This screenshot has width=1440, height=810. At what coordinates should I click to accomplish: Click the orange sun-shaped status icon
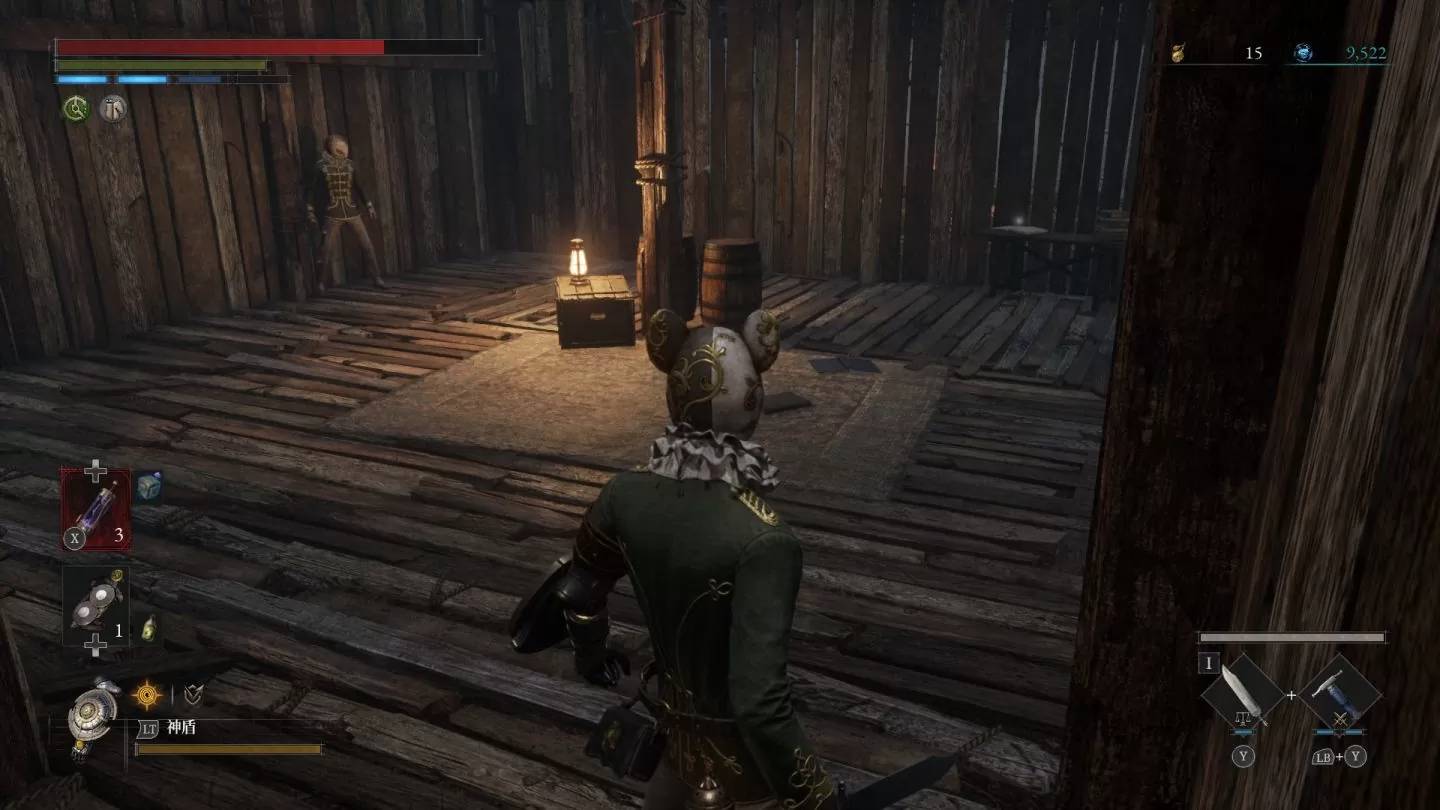point(146,694)
